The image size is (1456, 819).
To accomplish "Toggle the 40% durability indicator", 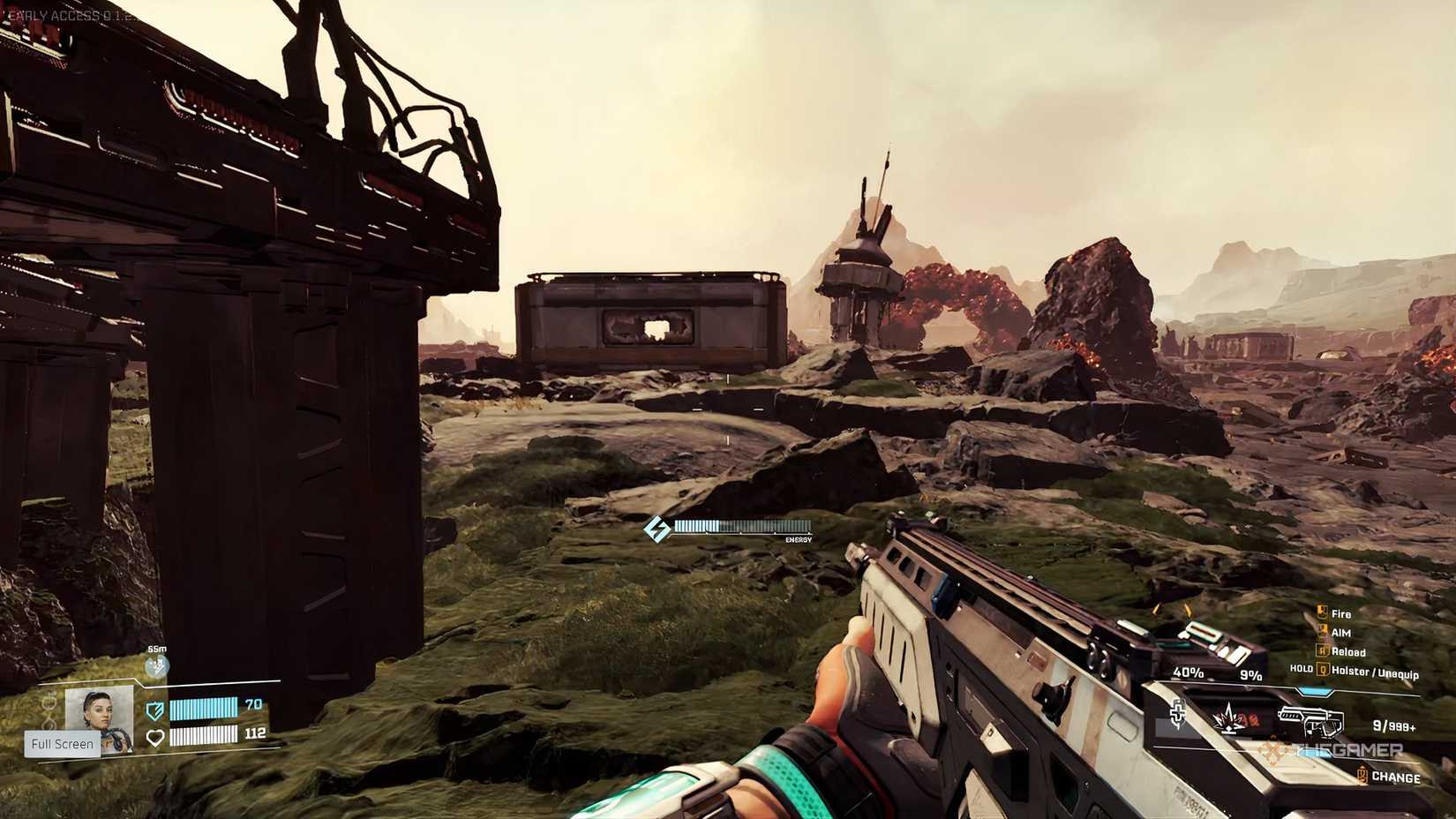I will 1189,672.
